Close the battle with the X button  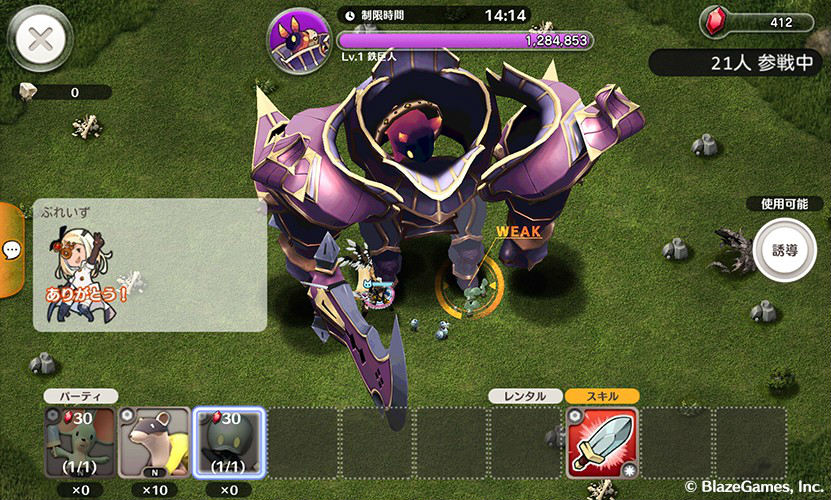click(38, 40)
